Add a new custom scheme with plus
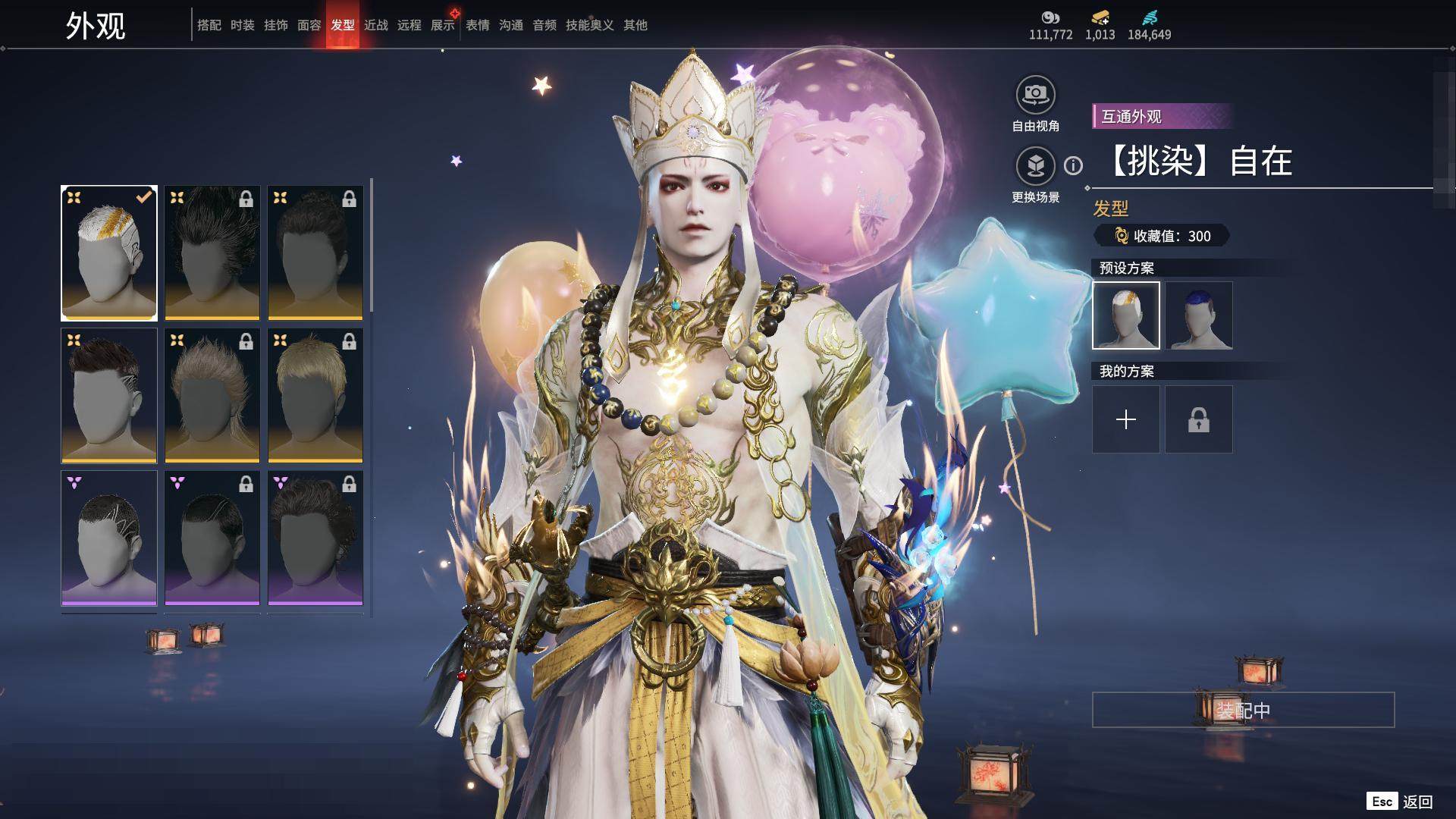Image resolution: width=1456 pixels, height=819 pixels. click(1126, 419)
